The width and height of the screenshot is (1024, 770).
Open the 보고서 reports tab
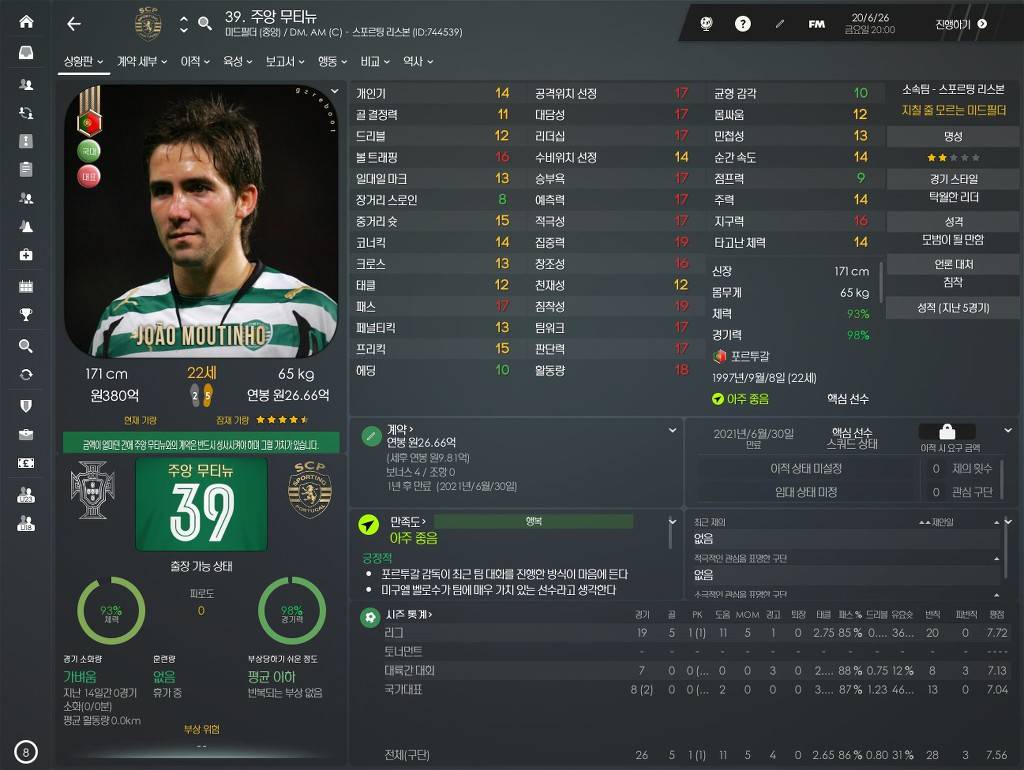284,62
